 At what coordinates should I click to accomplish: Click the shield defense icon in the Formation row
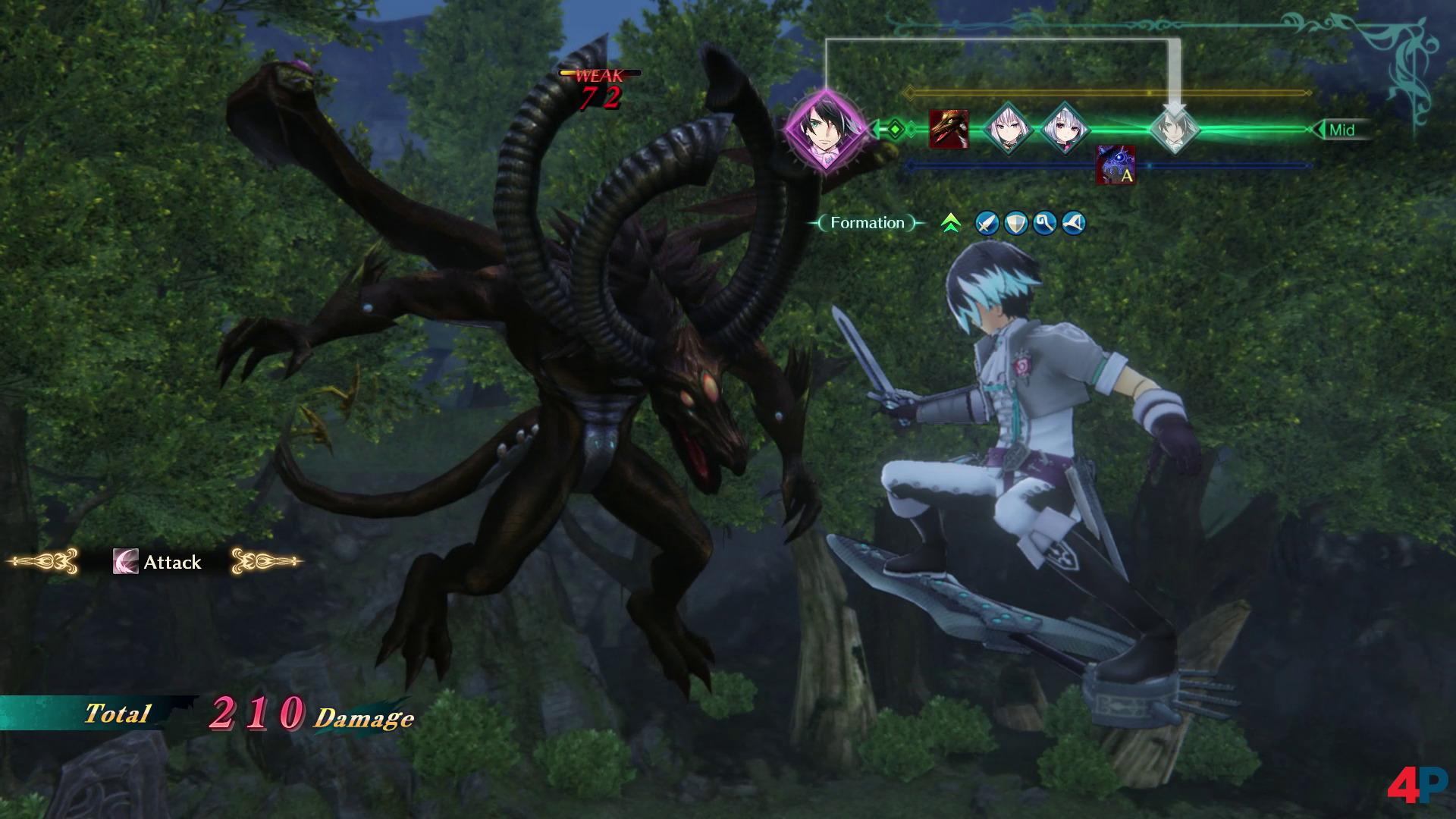(x=1015, y=223)
